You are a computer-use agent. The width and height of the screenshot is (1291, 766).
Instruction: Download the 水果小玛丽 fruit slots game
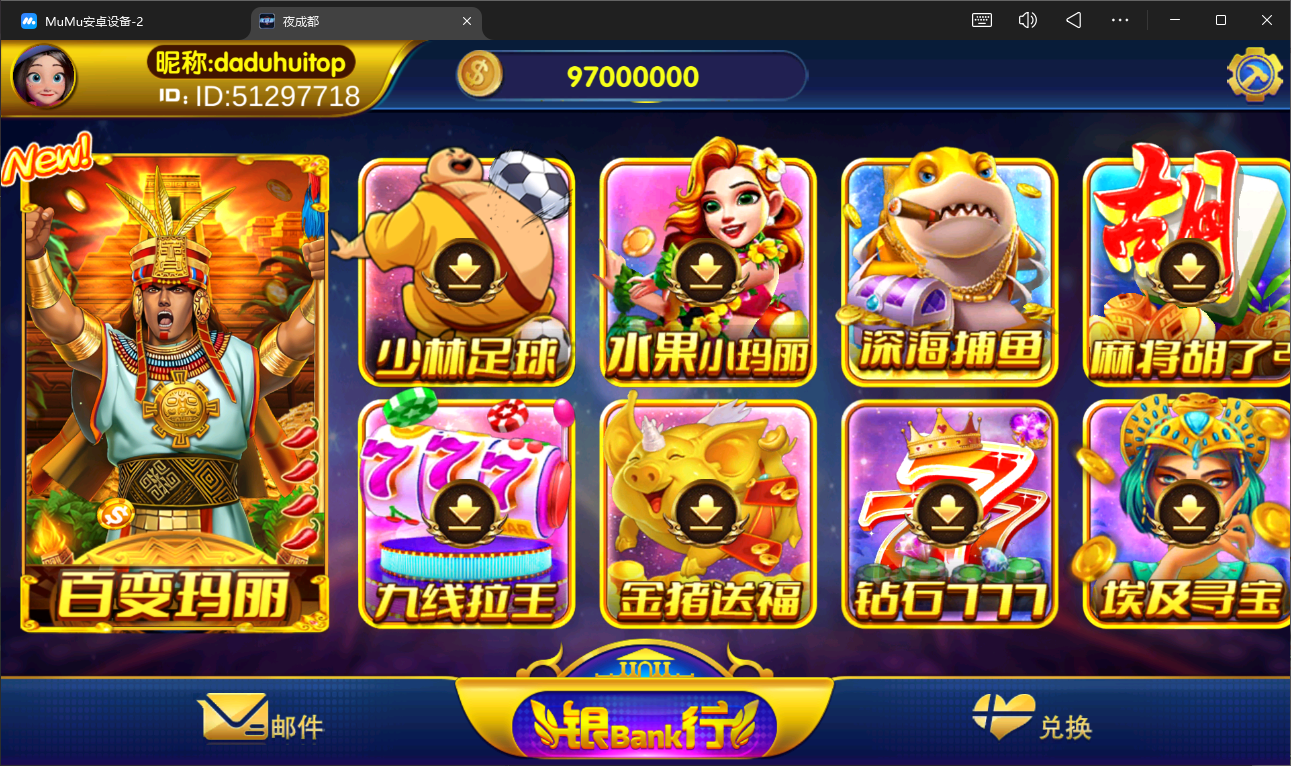click(707, 268)
